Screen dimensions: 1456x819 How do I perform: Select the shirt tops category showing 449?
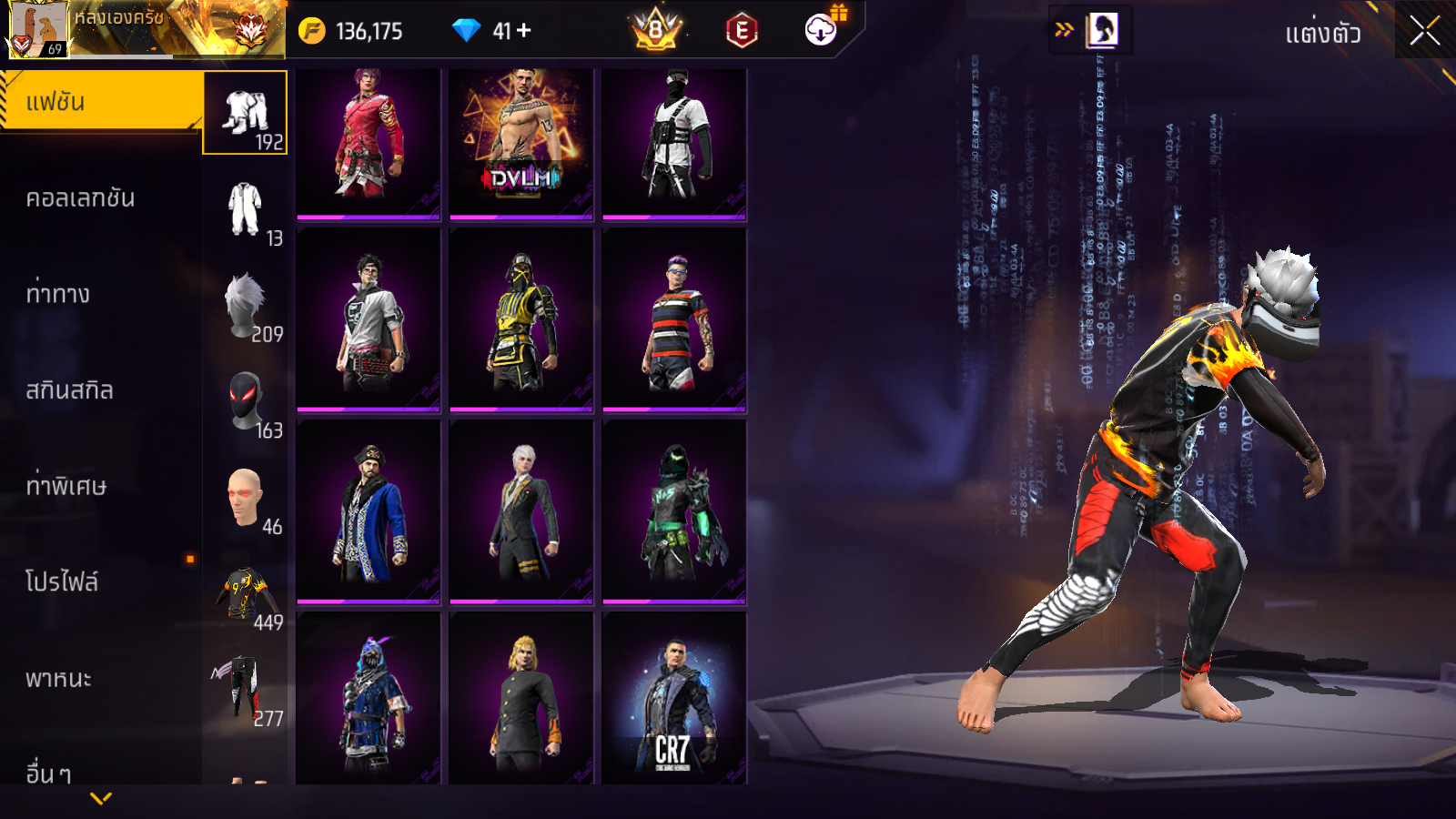pyautogui.click(x=246, y=595)
